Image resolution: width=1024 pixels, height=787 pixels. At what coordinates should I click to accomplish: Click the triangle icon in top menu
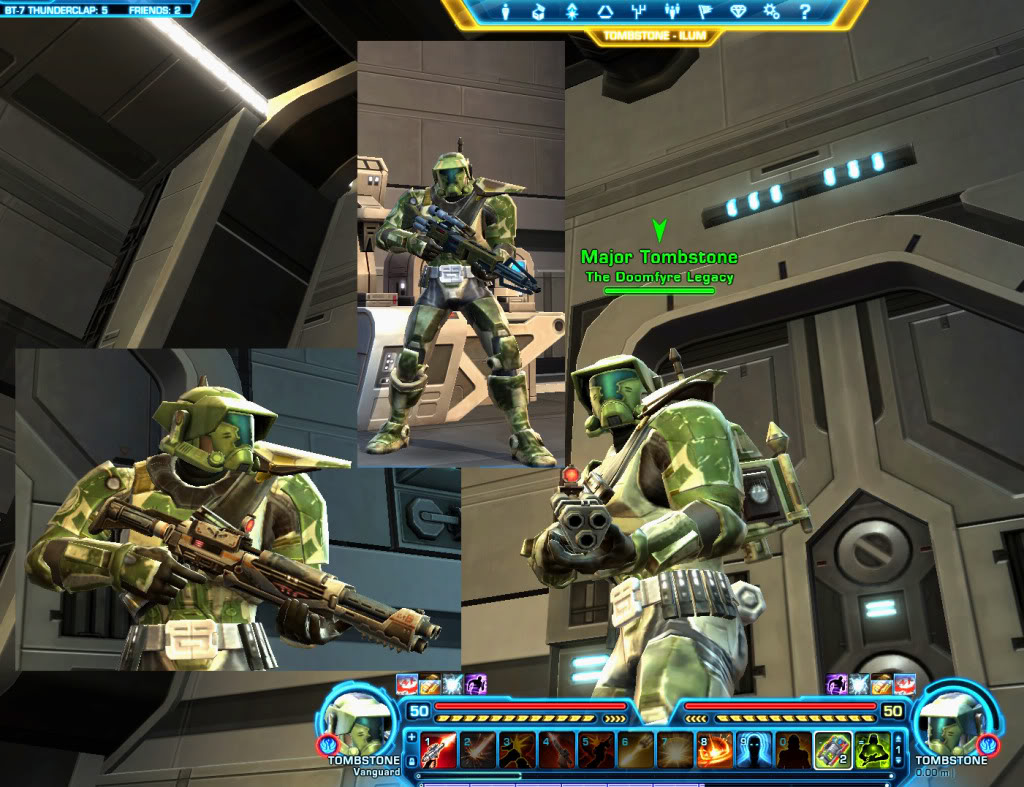click(605, 12)
